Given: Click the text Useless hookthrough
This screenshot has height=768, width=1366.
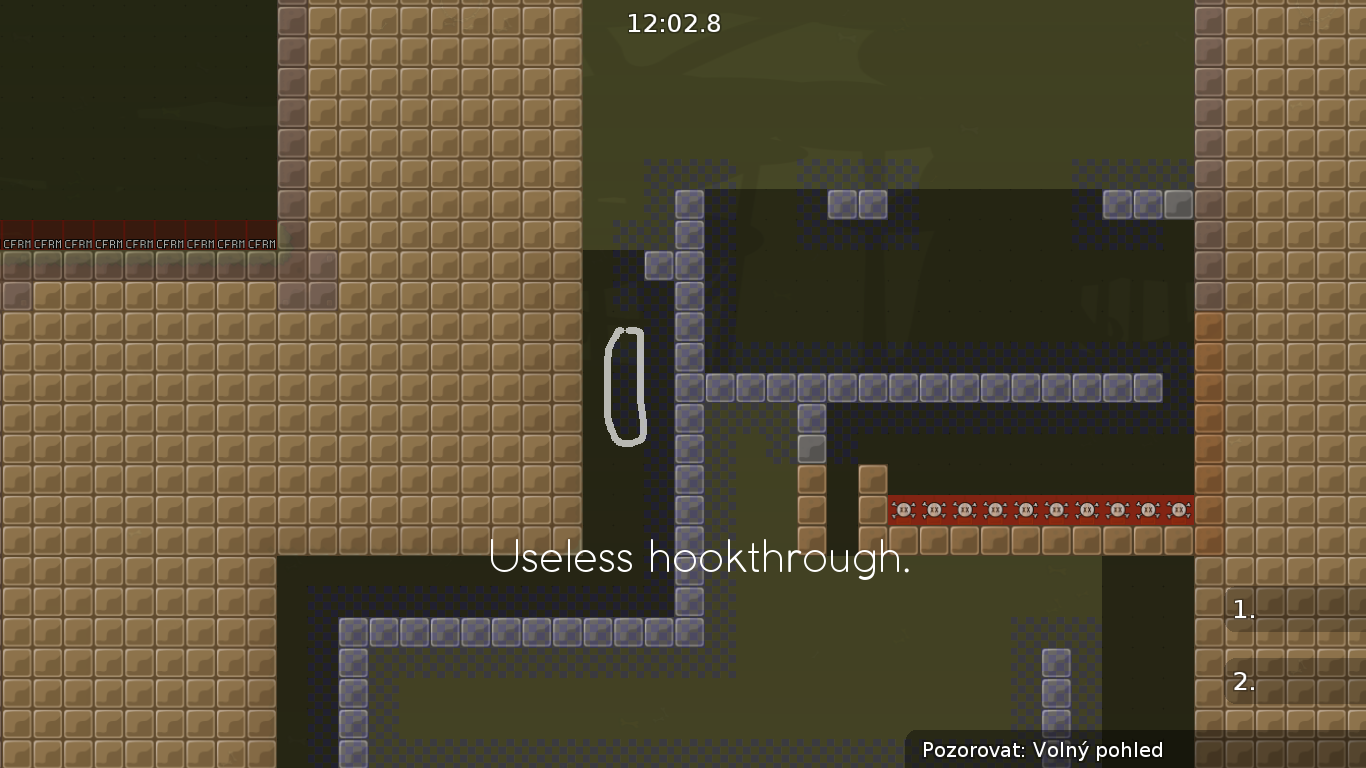Looking at the screenshot, I should [700, 559].
